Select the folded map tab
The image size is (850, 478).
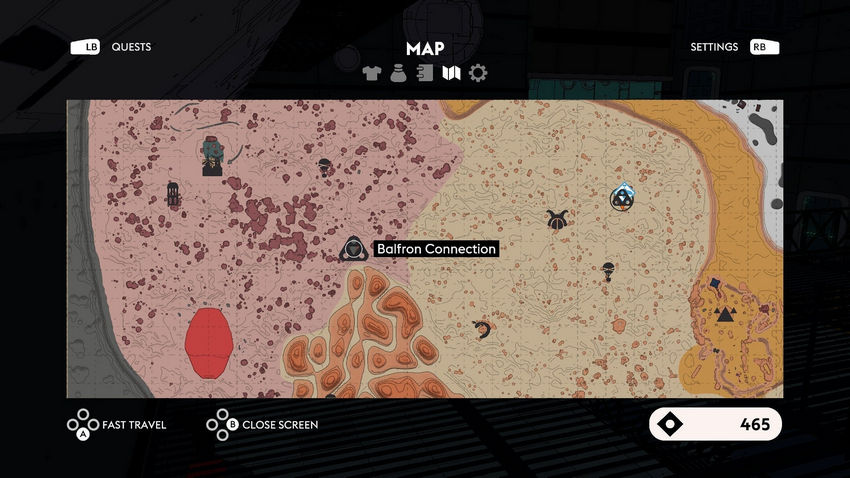click(451, 73)
